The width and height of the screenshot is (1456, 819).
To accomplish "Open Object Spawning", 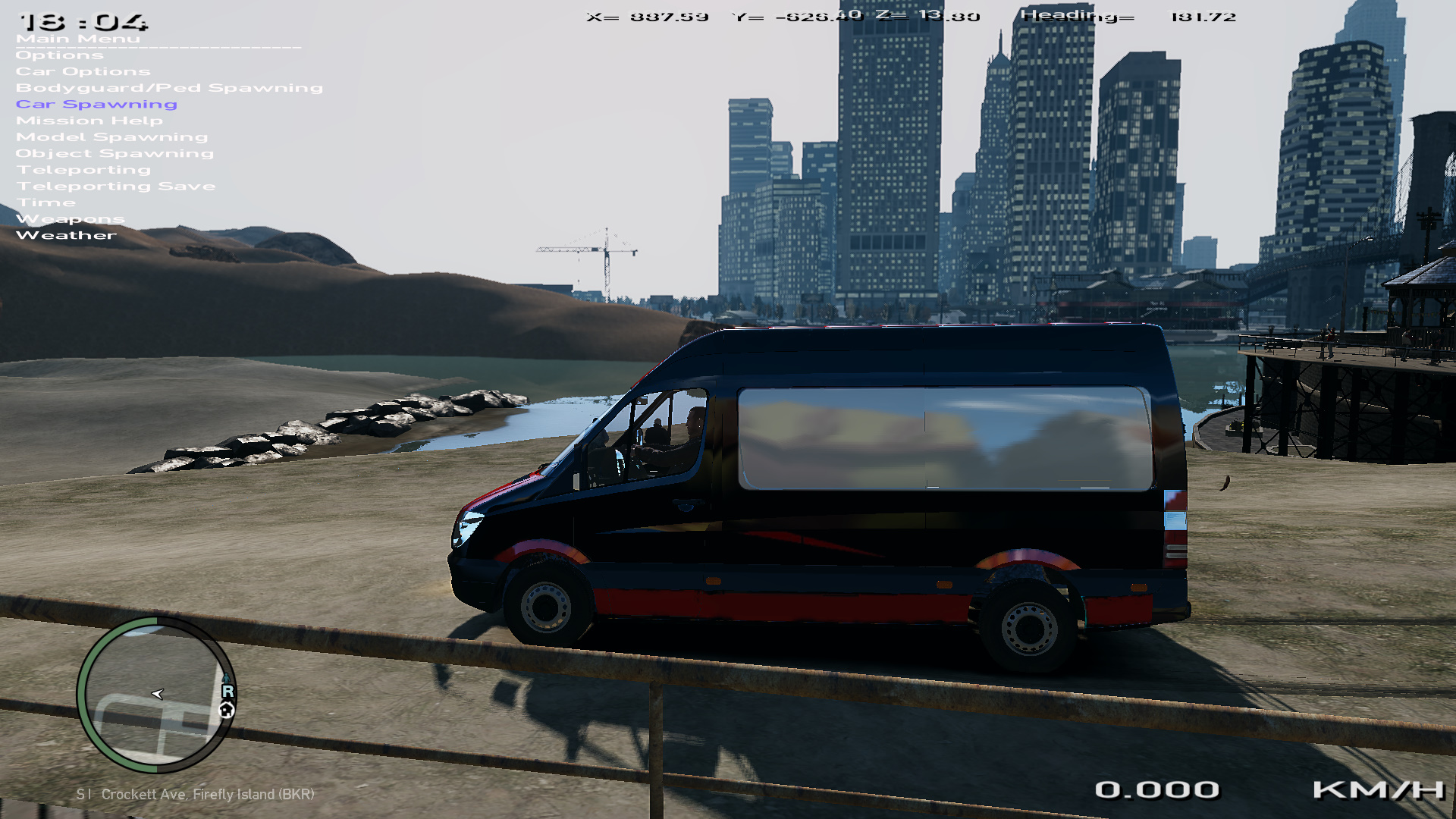I will click(x=115, y=154).
